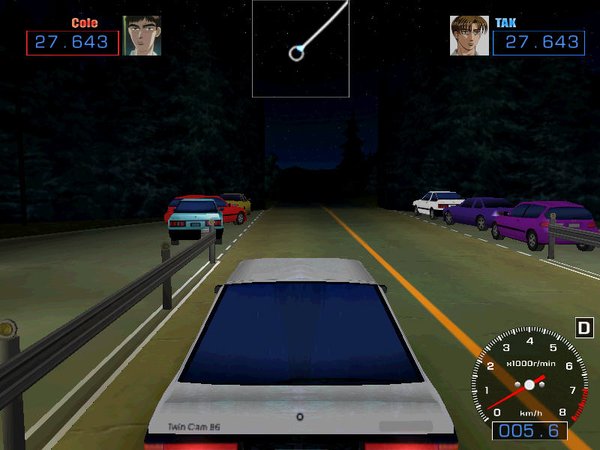600x450 pixels.
Task: Click the D gear indicator
Action: tap(584, 327)
